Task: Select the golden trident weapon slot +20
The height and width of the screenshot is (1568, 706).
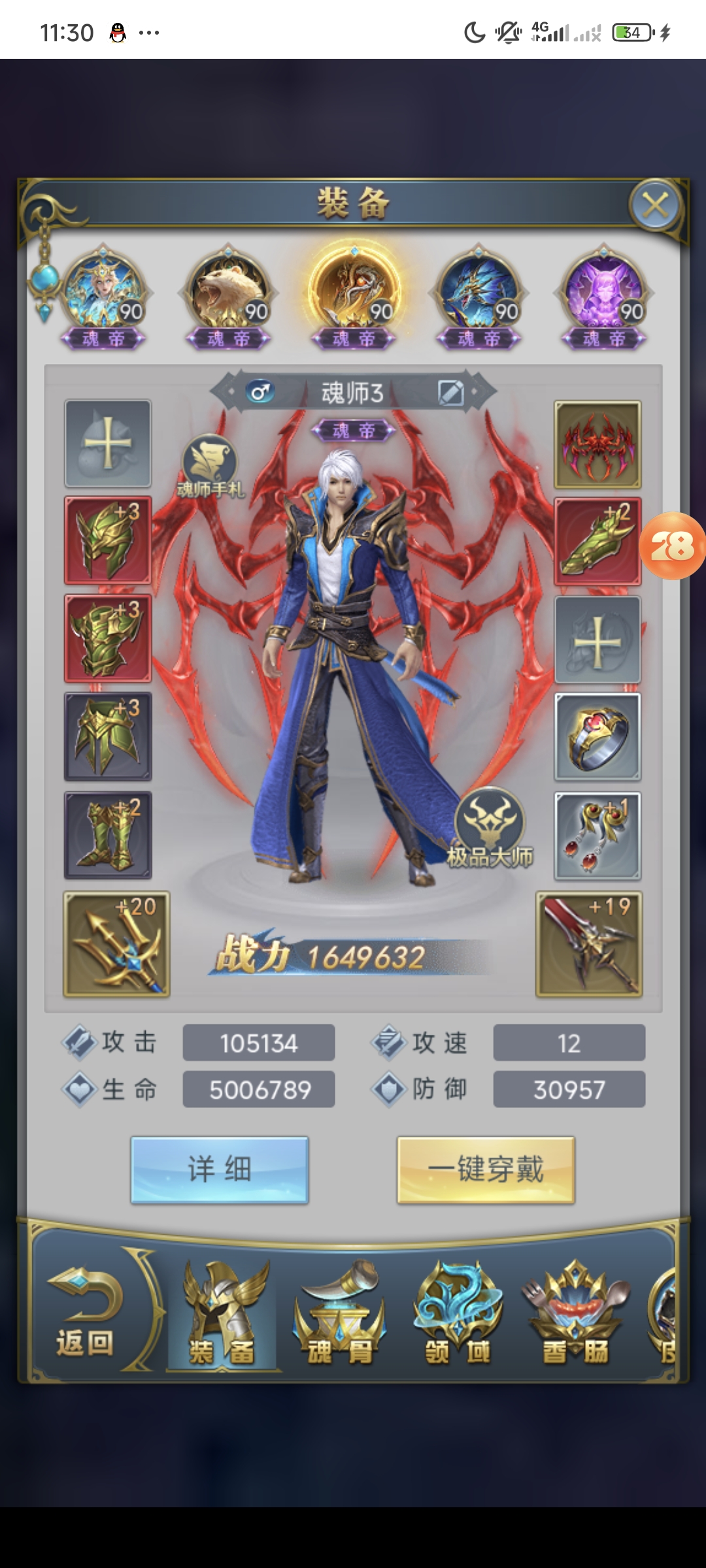Action: click(x=116, y=944)
